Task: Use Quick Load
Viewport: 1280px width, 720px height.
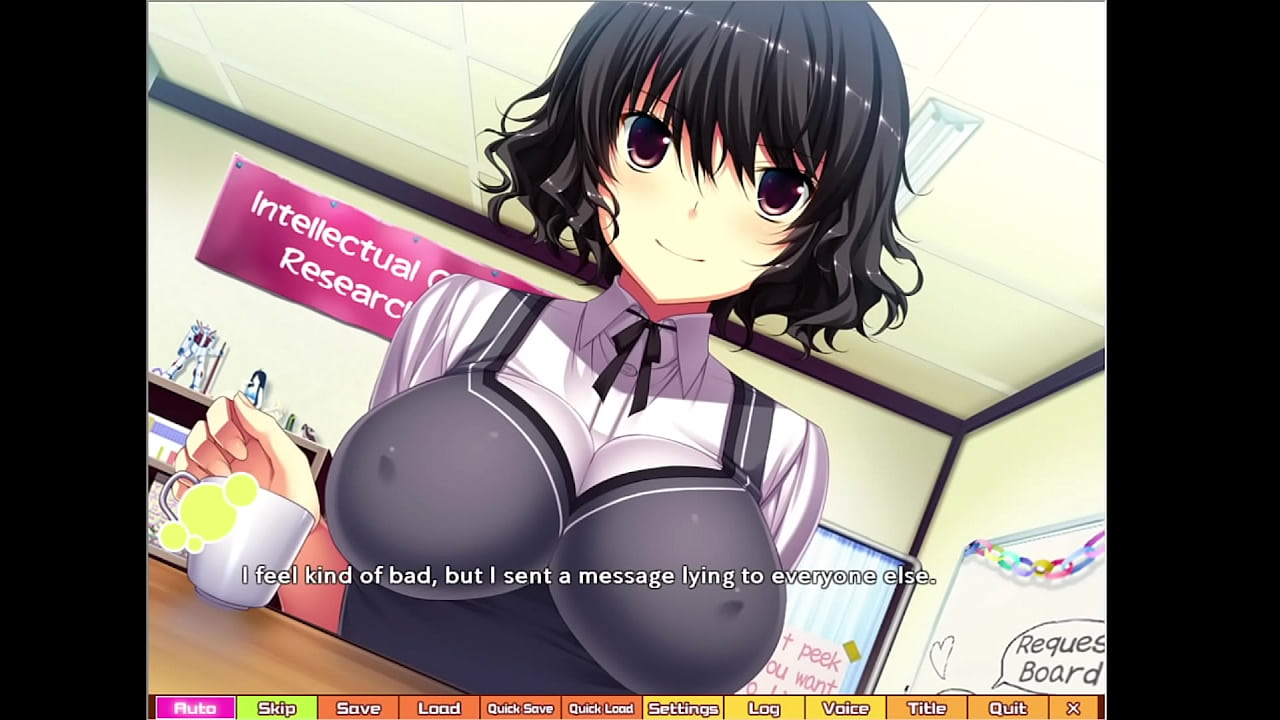Action: pyautogui.click(x=601, y=708)
